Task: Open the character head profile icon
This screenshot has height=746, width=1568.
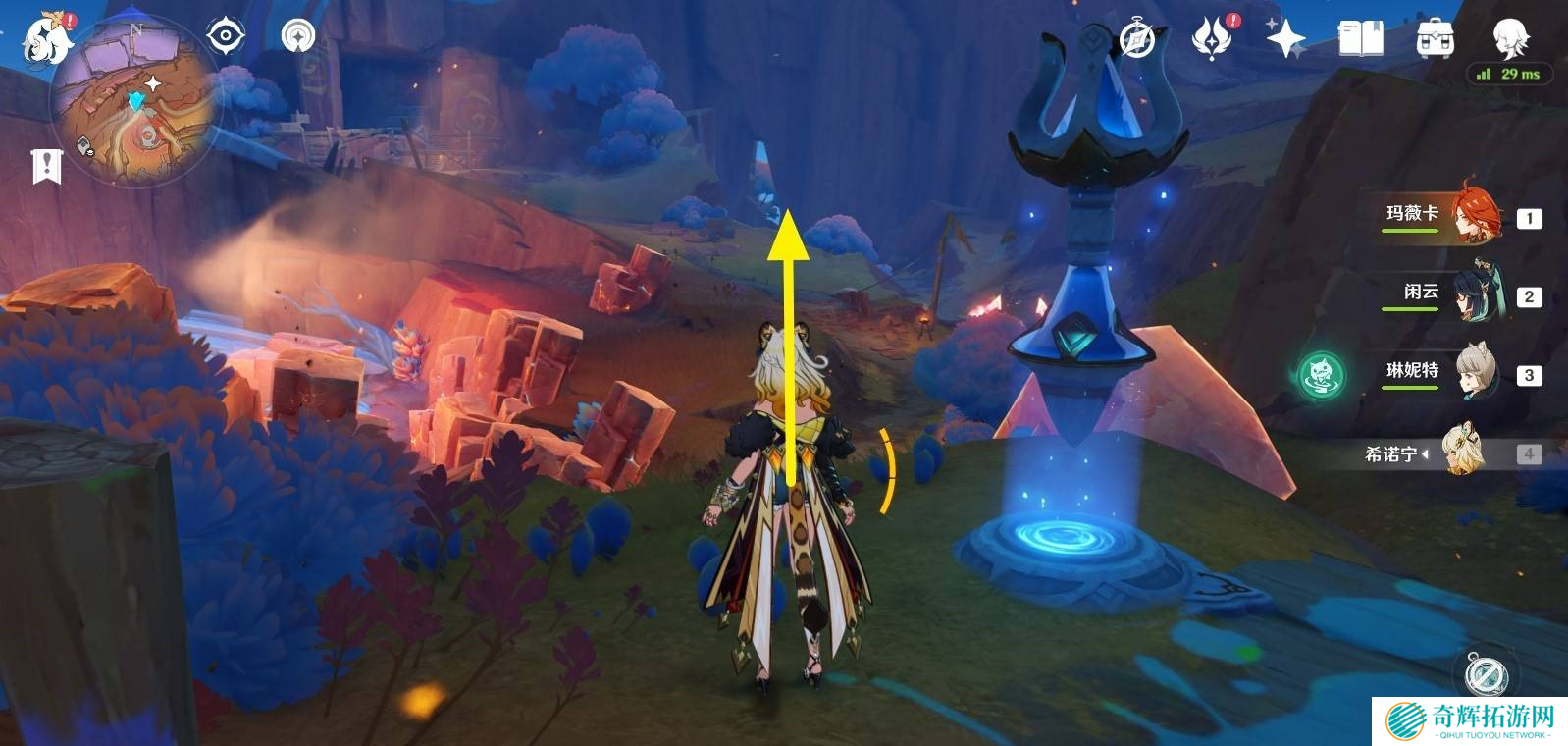Action: point(1509,37)
